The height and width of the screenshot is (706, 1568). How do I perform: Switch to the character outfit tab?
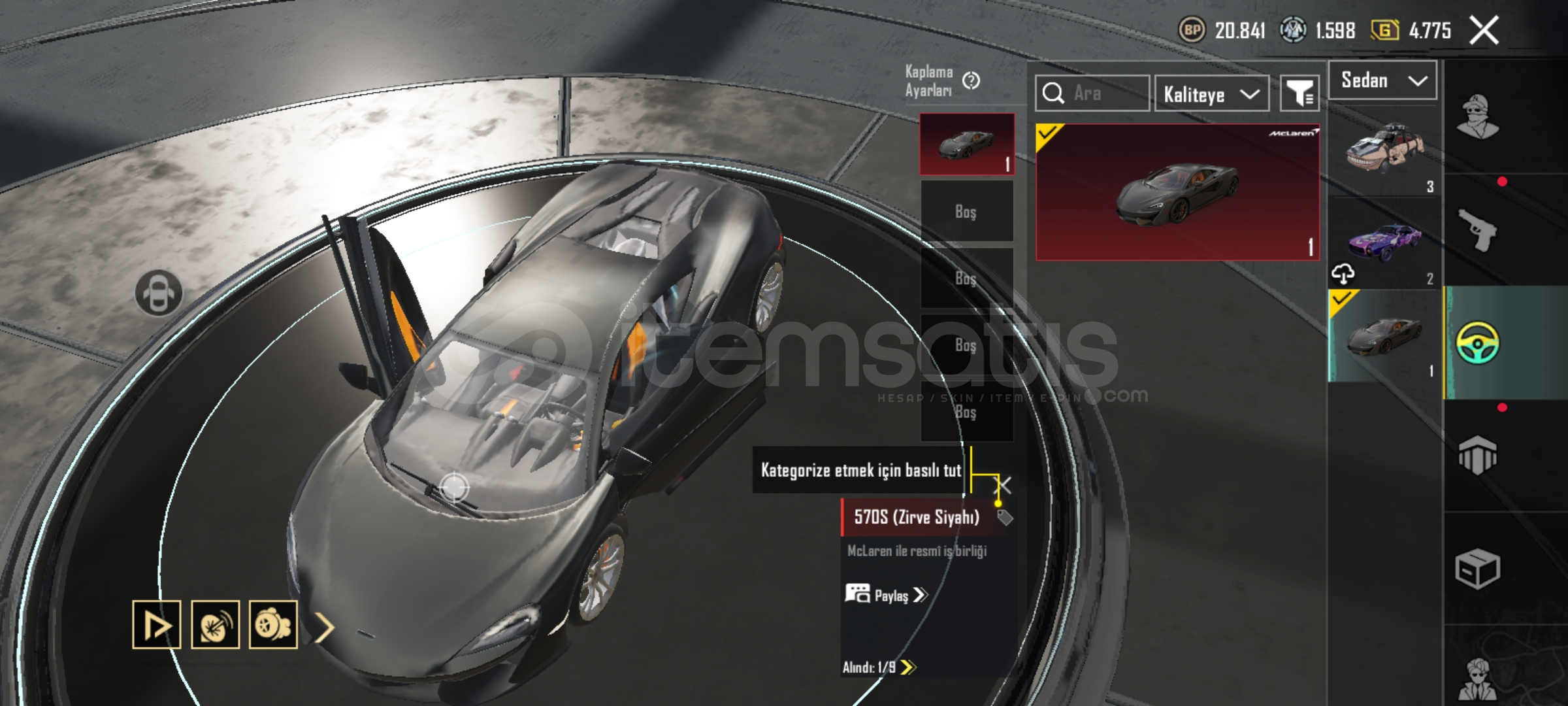click(1477, 116)
